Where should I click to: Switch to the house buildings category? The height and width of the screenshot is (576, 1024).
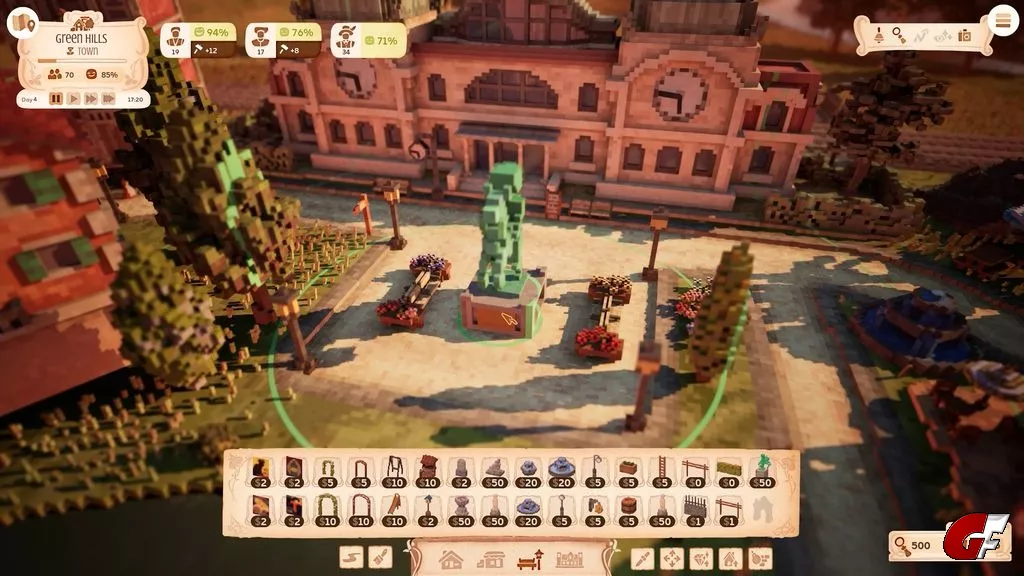pyautogui.click(x=451, y=559)
